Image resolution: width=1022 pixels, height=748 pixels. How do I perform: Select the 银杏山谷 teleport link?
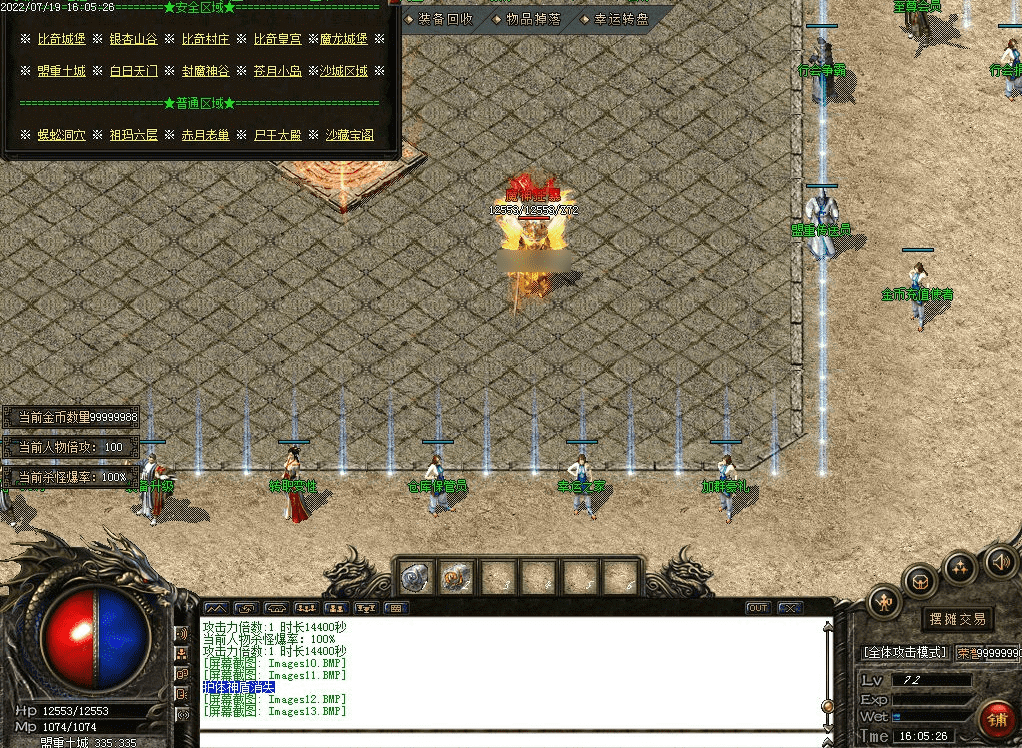133,39
